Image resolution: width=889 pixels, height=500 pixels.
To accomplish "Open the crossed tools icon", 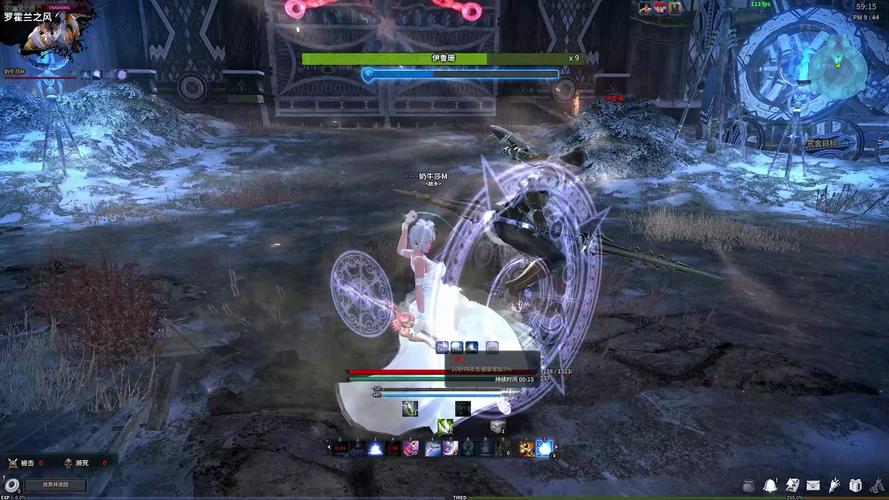I will click(877, 485).
